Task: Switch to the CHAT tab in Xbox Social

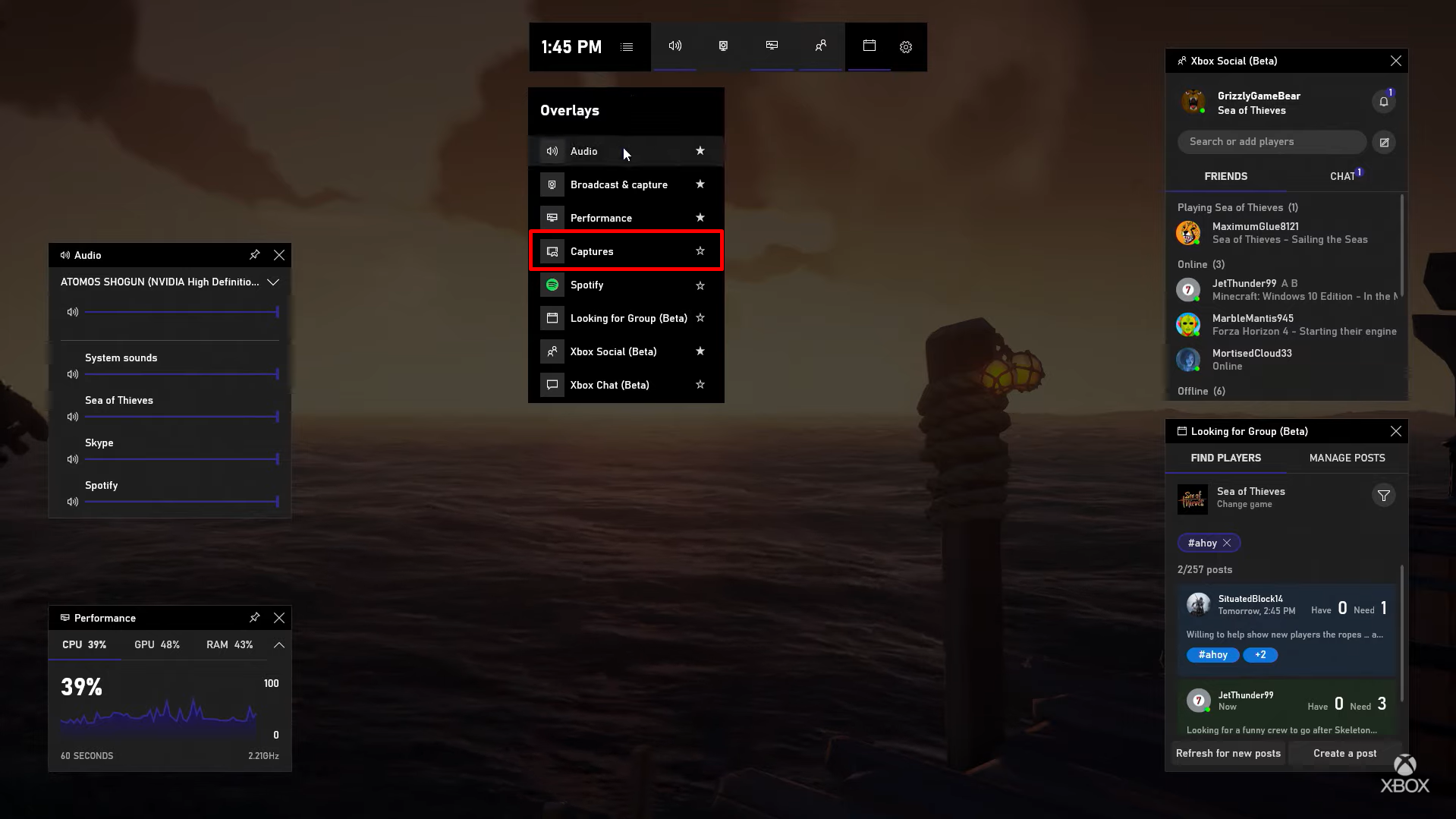Action: click(x=1341, y=175)
